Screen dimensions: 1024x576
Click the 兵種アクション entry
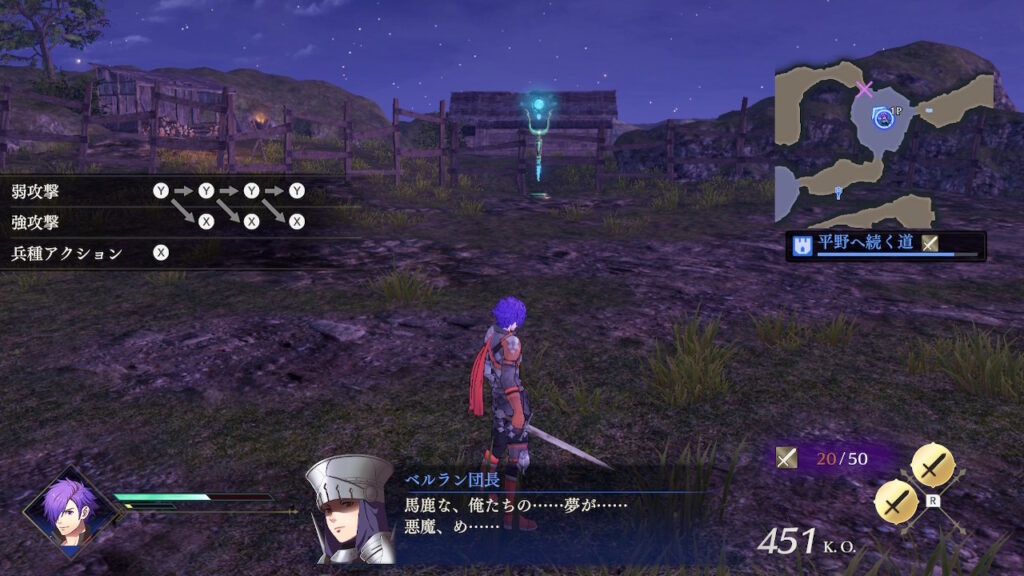pyautogui.click(x=90, y=253)
